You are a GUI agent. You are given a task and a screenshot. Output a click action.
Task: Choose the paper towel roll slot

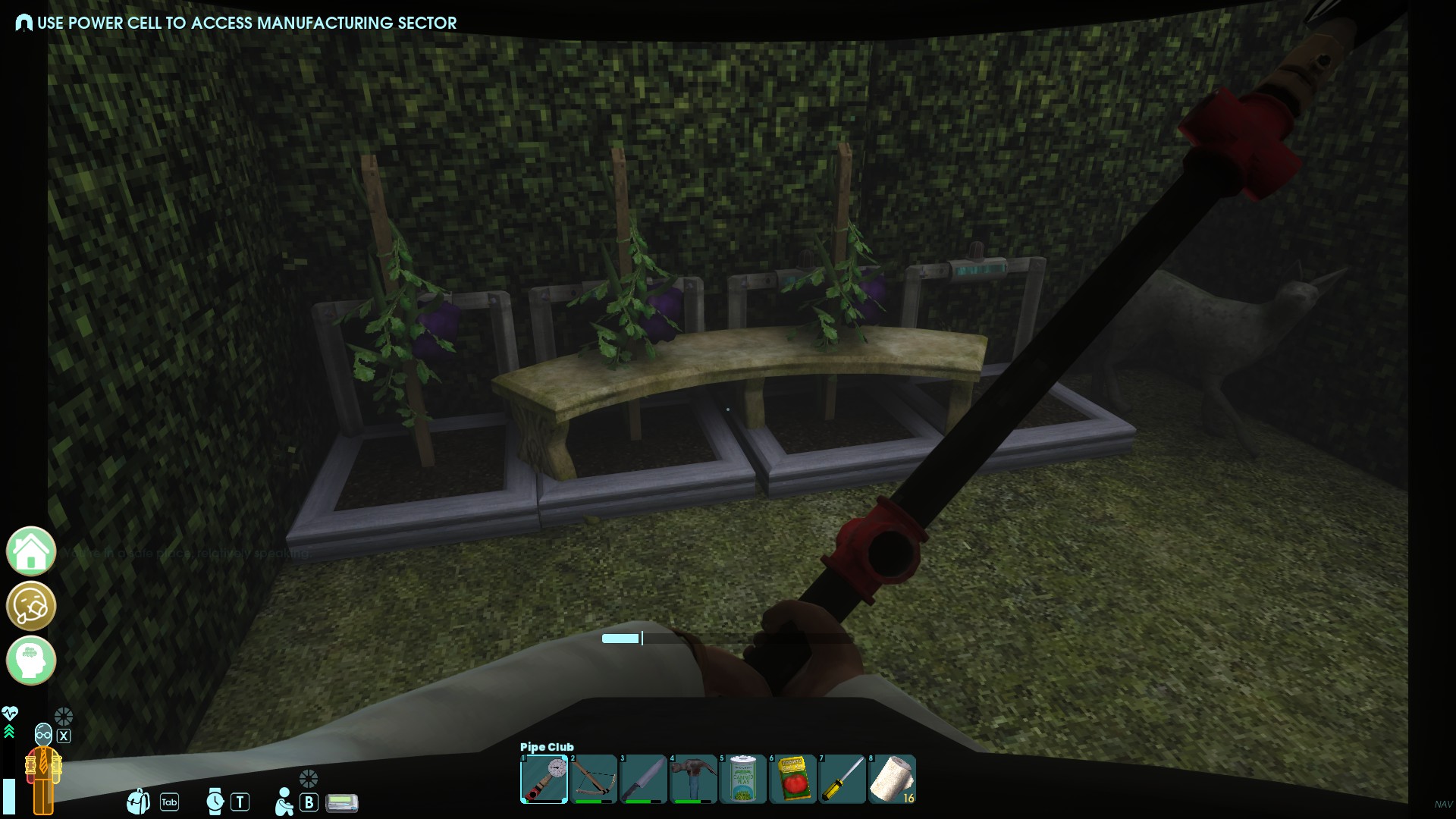tap(892, 779)
